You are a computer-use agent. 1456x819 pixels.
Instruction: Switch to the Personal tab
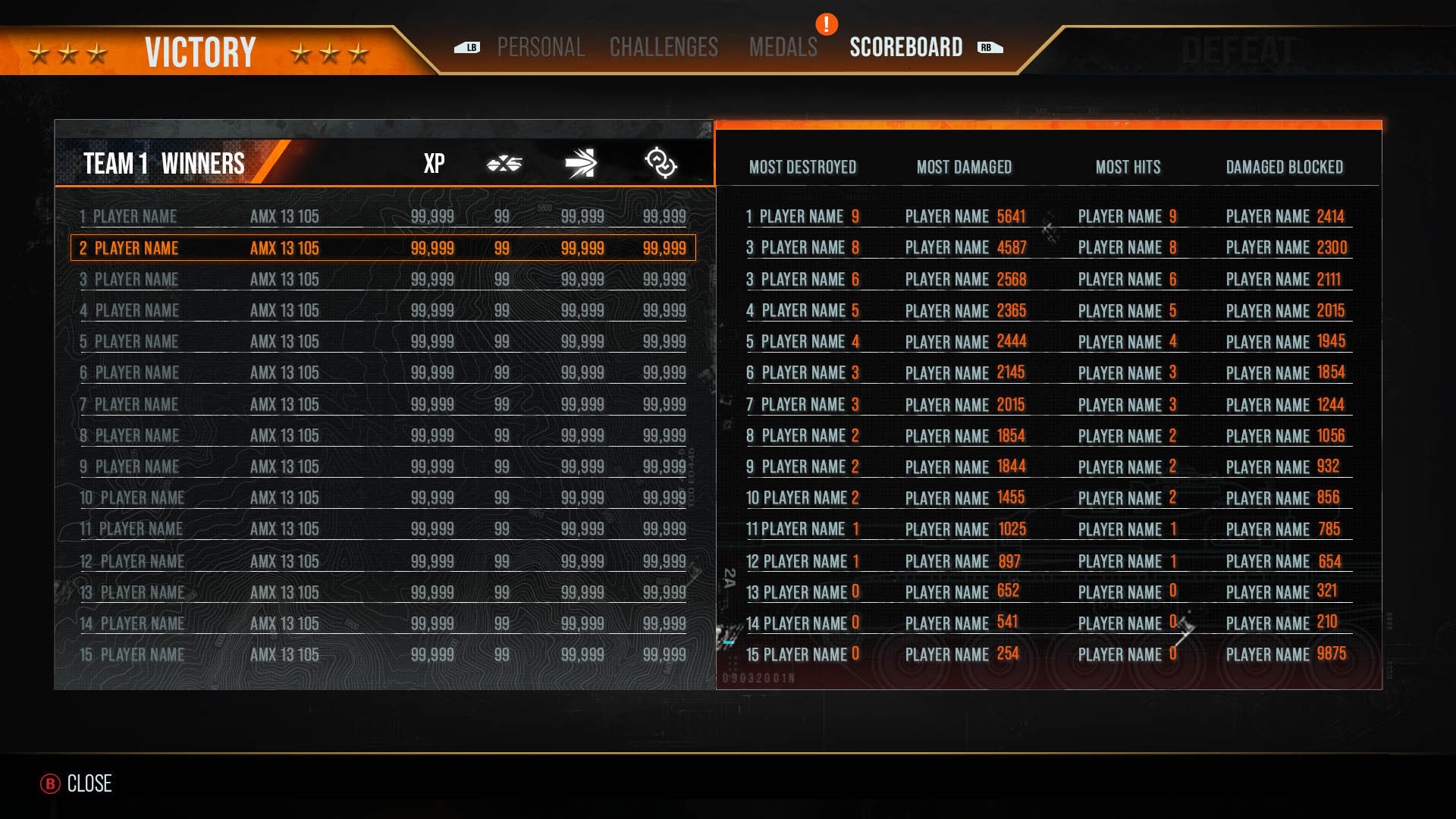pos(541,48)
